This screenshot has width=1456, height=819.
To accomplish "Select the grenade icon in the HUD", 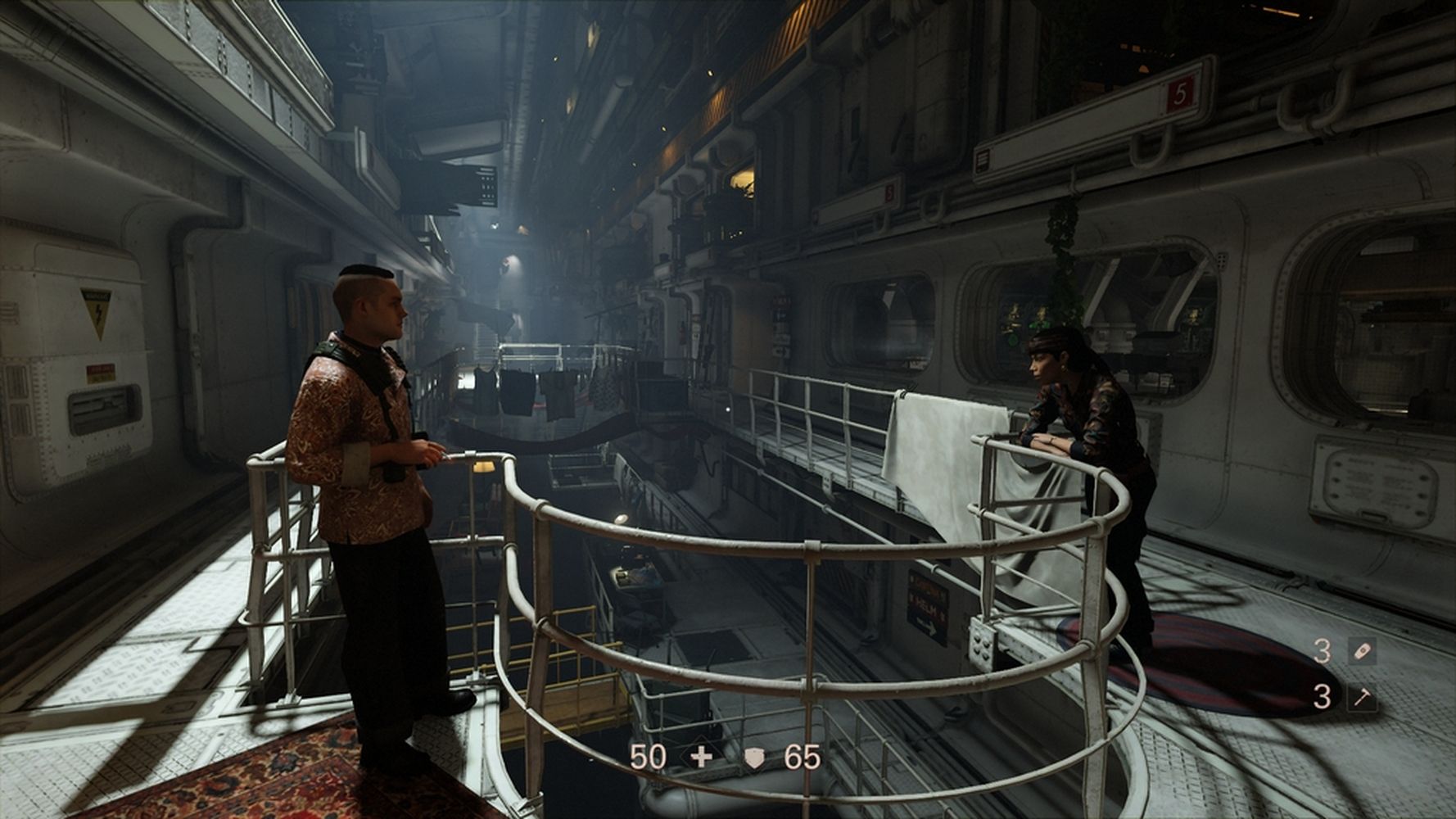I will pos(1361,652).
